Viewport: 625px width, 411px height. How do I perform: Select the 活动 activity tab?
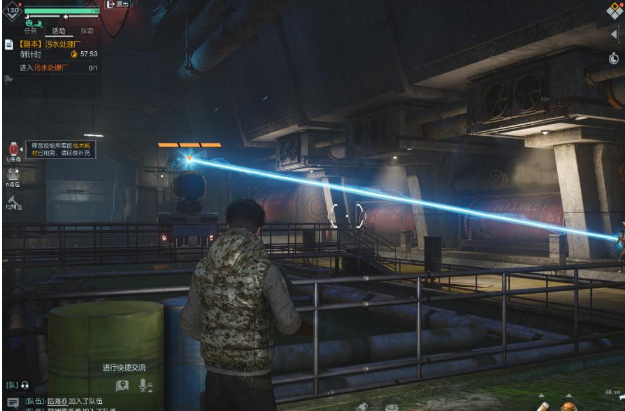coord(58,30)
